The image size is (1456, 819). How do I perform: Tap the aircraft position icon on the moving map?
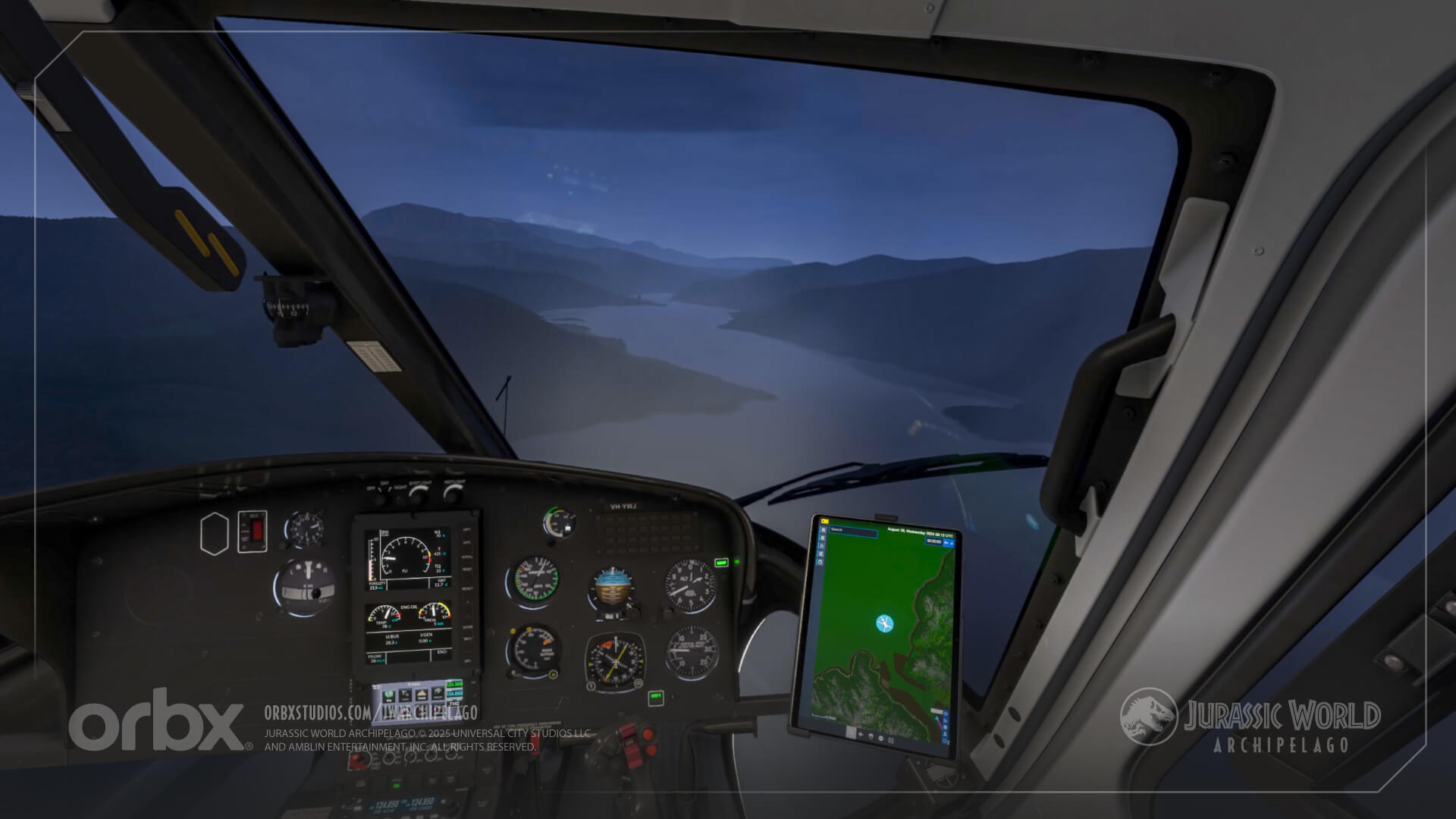click(885, 623)
